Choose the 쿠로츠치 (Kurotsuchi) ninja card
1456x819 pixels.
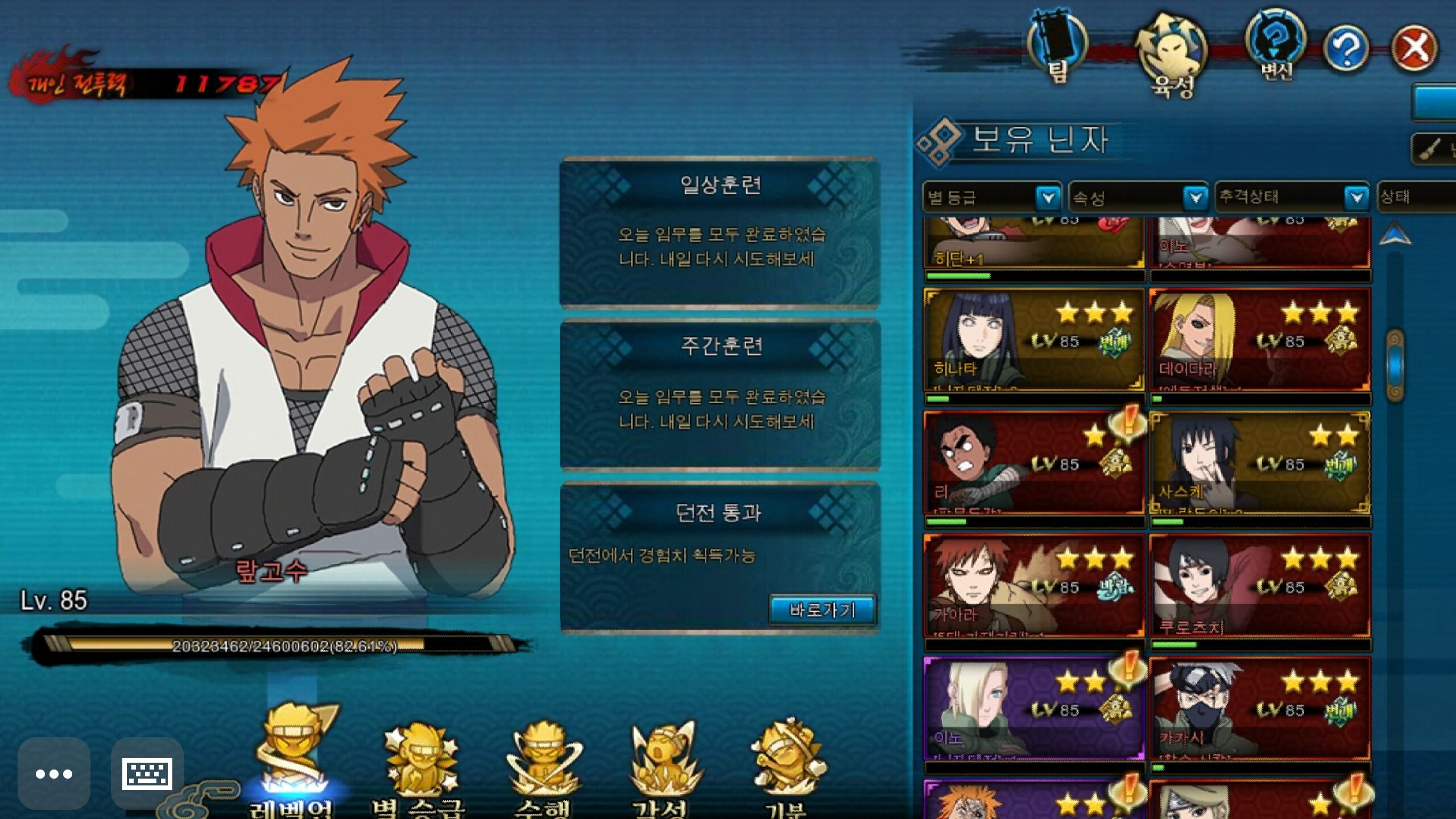point(1259,585)
